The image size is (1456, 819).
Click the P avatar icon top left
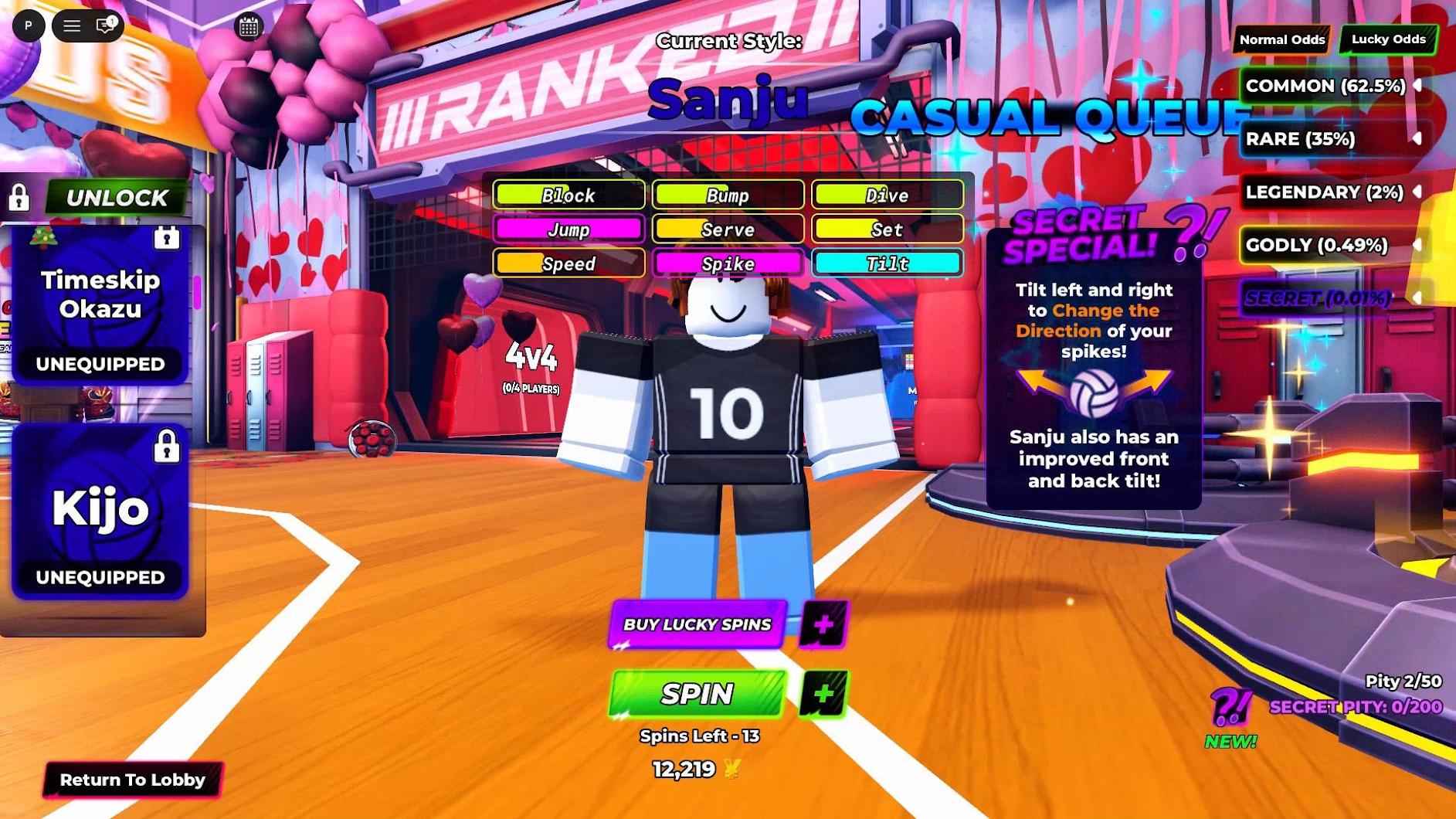pyautogui.click(x=29, y=25)
